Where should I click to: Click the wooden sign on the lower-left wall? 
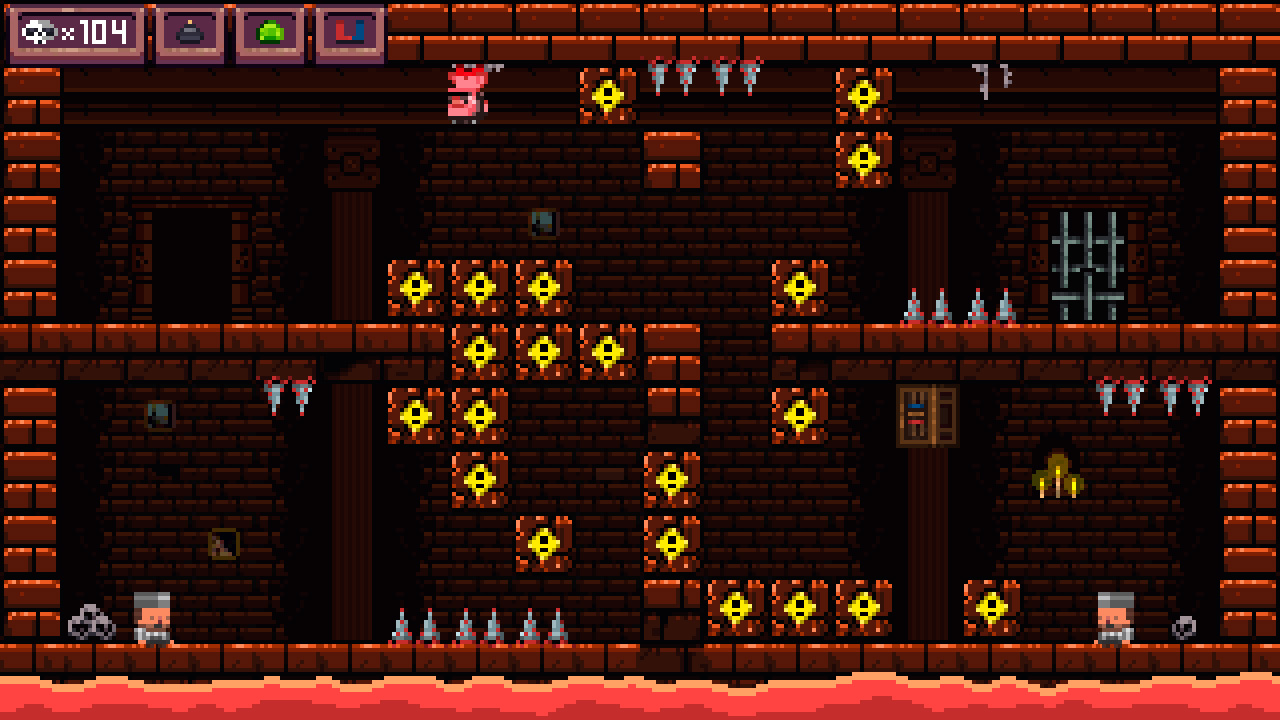(x=225, y=544)
